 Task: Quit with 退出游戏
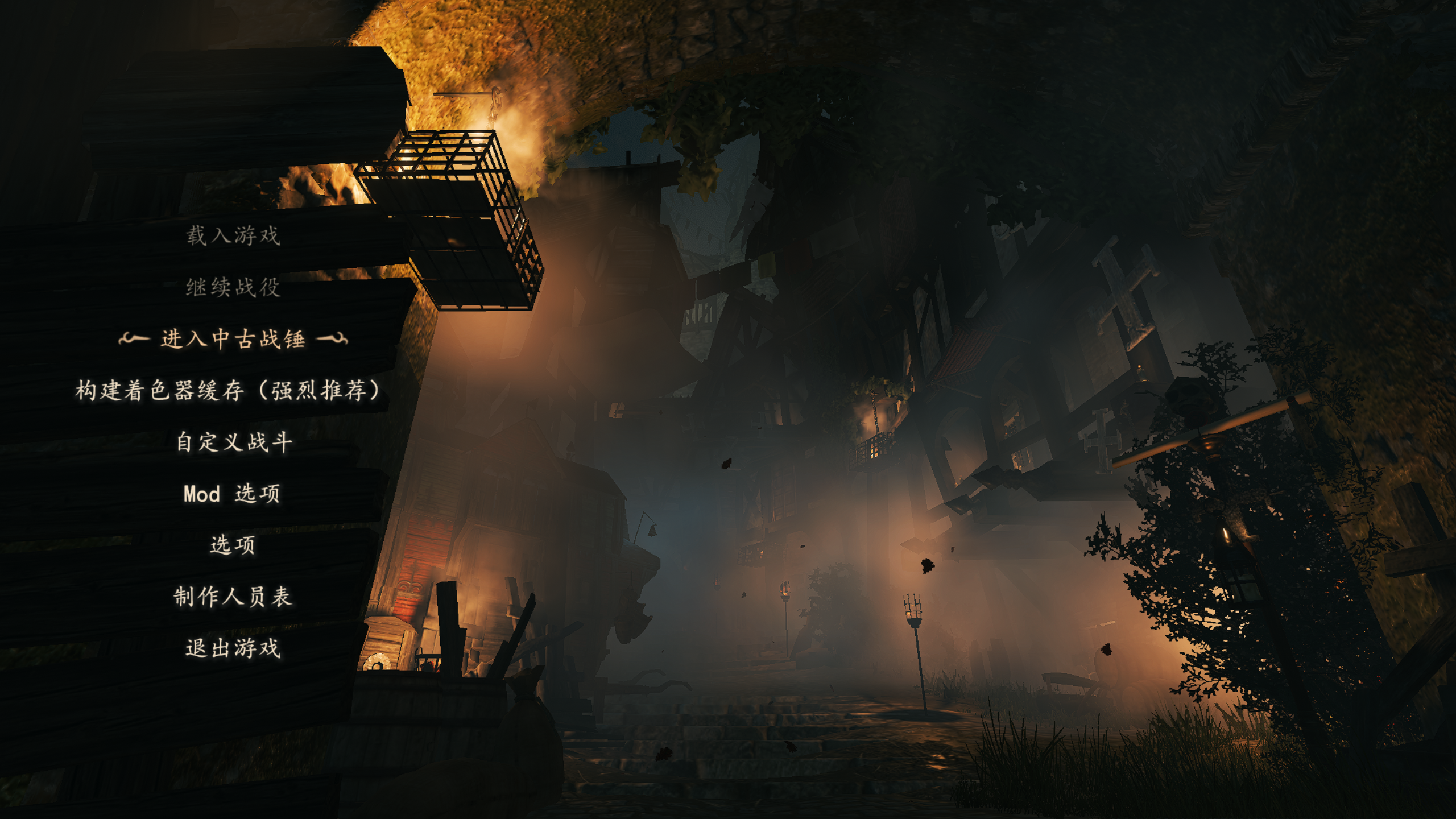pos(233,648)
